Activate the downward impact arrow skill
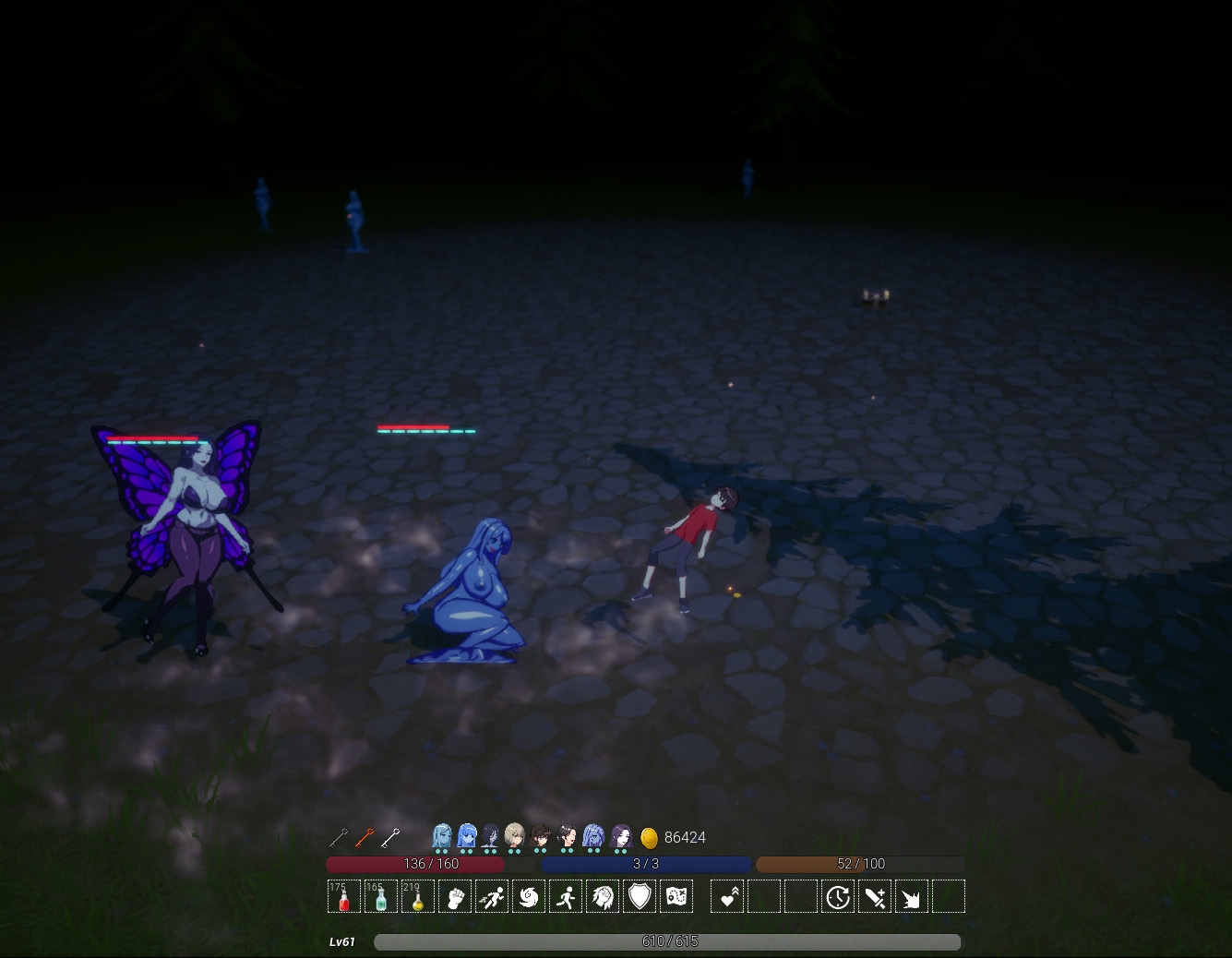The image size is (1232, 958). pos(912,897)
